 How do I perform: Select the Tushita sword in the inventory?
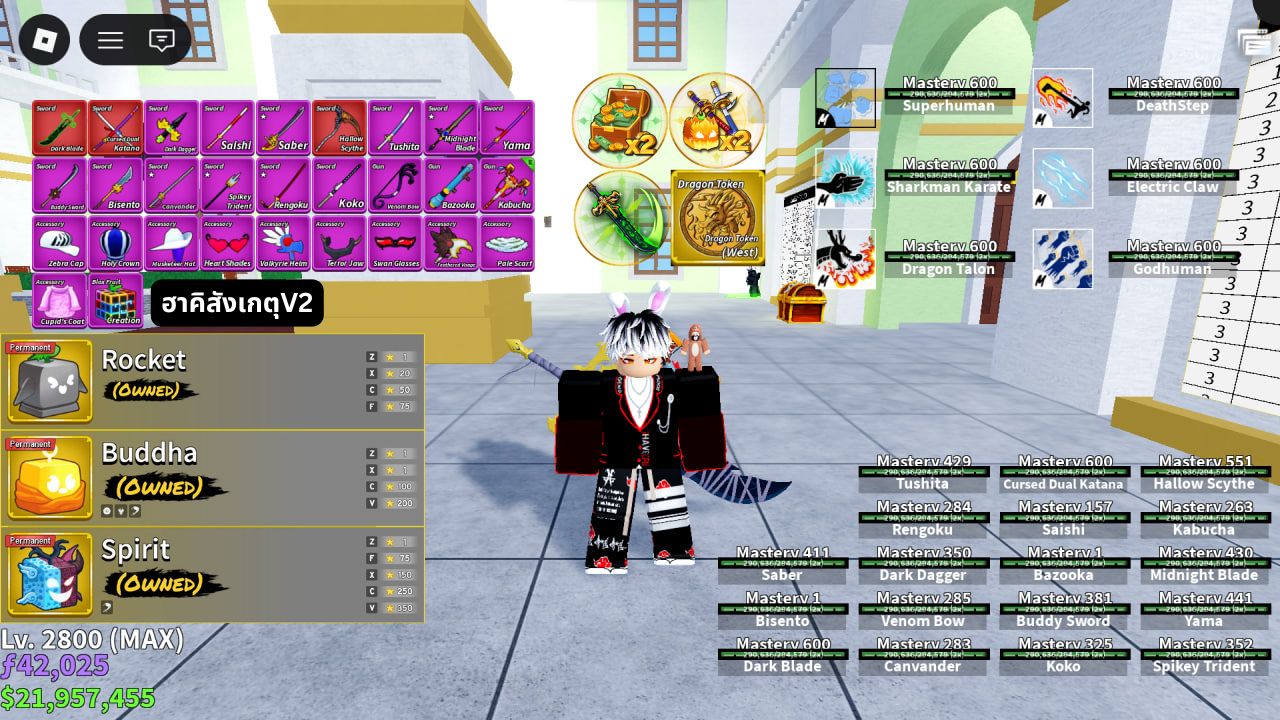397,125
